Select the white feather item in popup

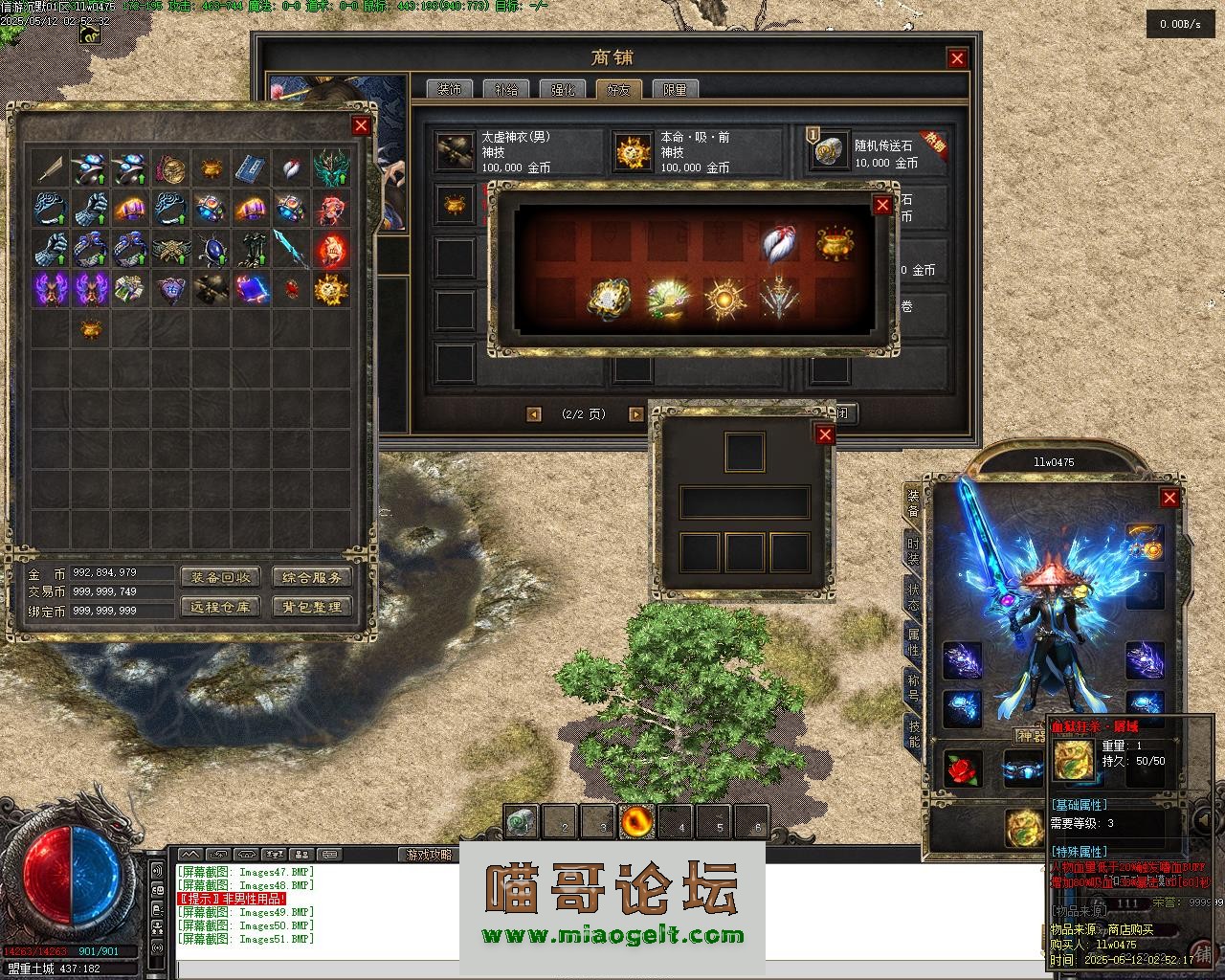[x=779, y=244]
